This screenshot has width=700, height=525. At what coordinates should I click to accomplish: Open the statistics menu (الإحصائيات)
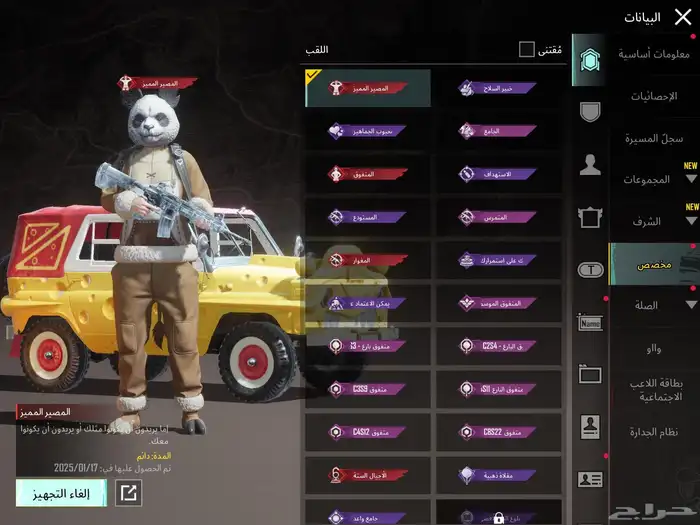pyautogui.click(x=655, y=96)
